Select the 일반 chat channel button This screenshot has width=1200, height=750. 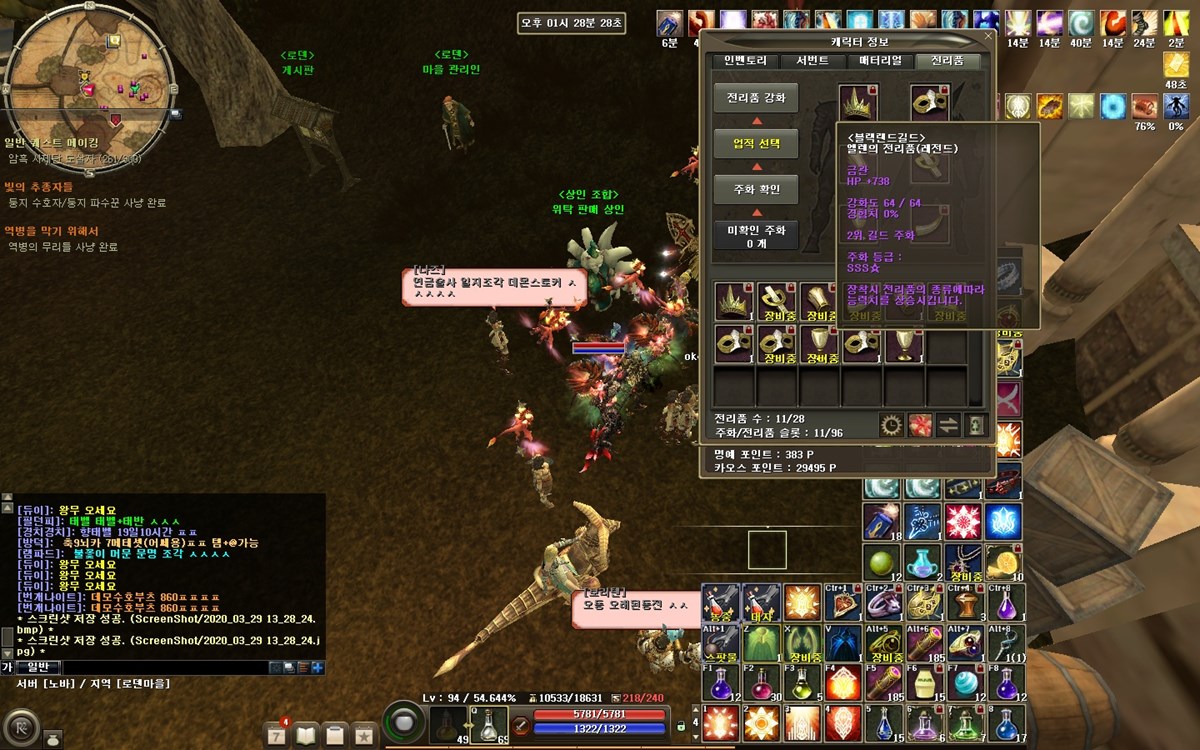[37, 667]
